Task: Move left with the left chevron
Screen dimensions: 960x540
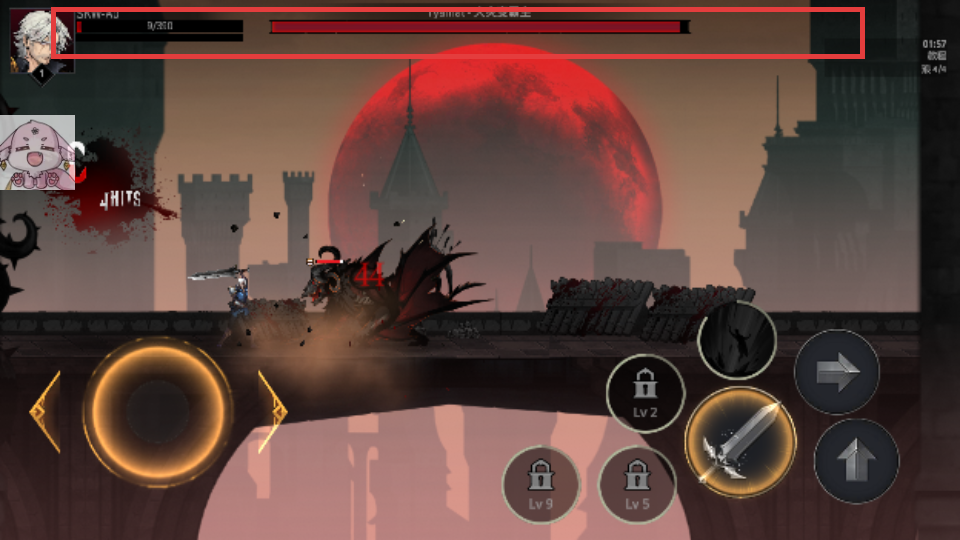Action: [x=45, y=411]
